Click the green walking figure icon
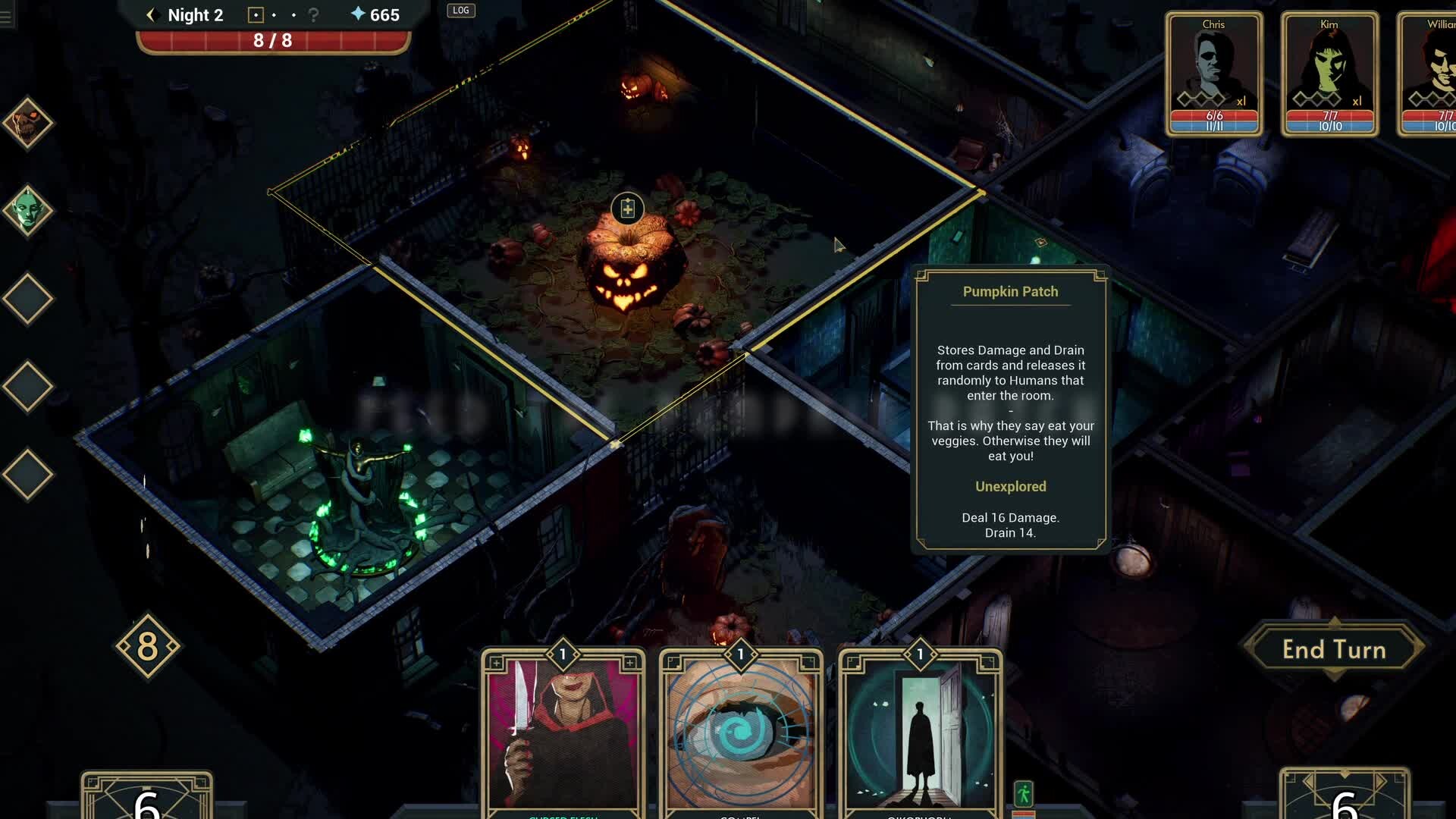This screenshot has width=1456, height=819. [x=1024, y=794]
